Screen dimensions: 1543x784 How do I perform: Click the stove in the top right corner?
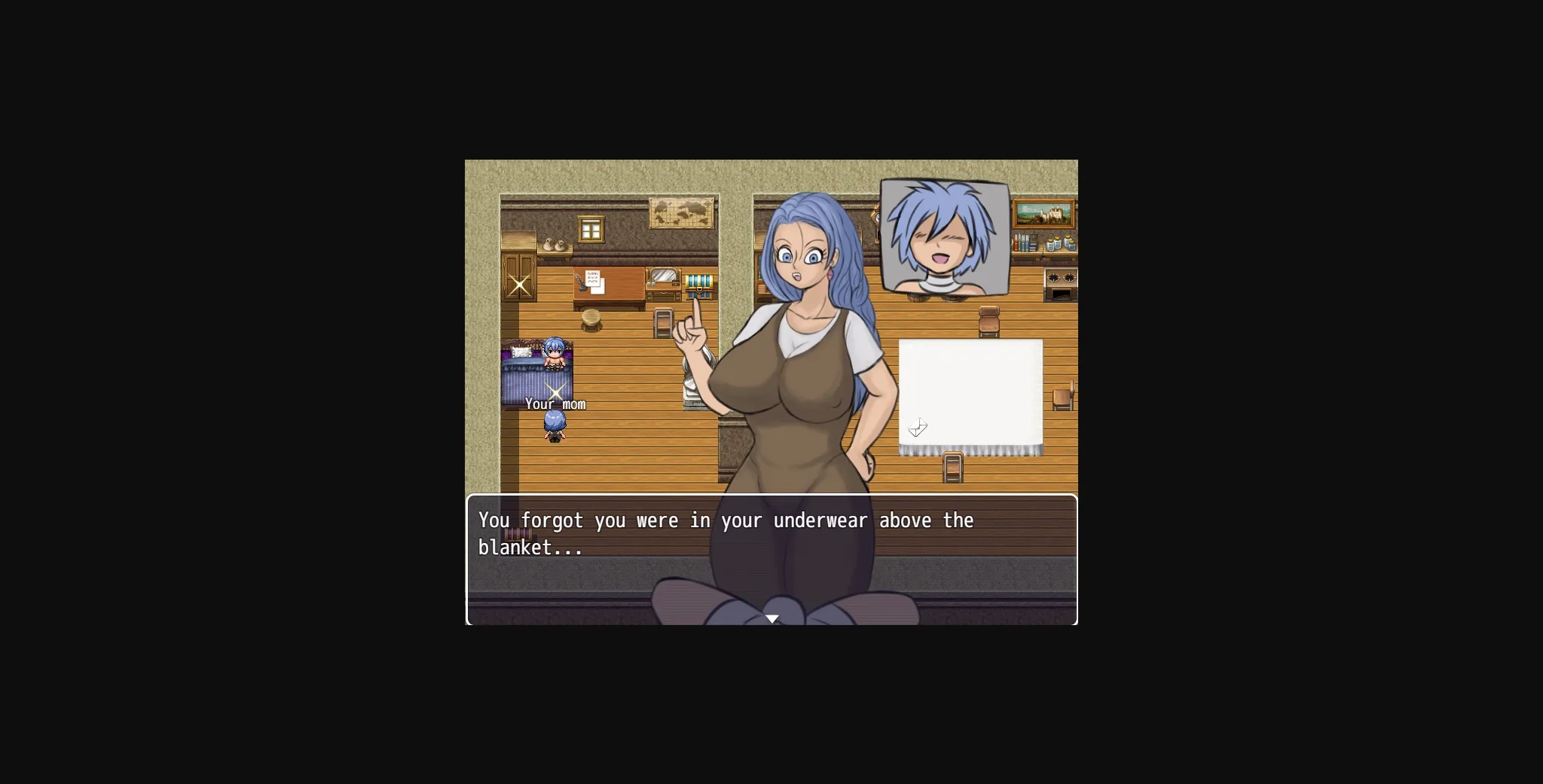click(x=1061, y=284)
